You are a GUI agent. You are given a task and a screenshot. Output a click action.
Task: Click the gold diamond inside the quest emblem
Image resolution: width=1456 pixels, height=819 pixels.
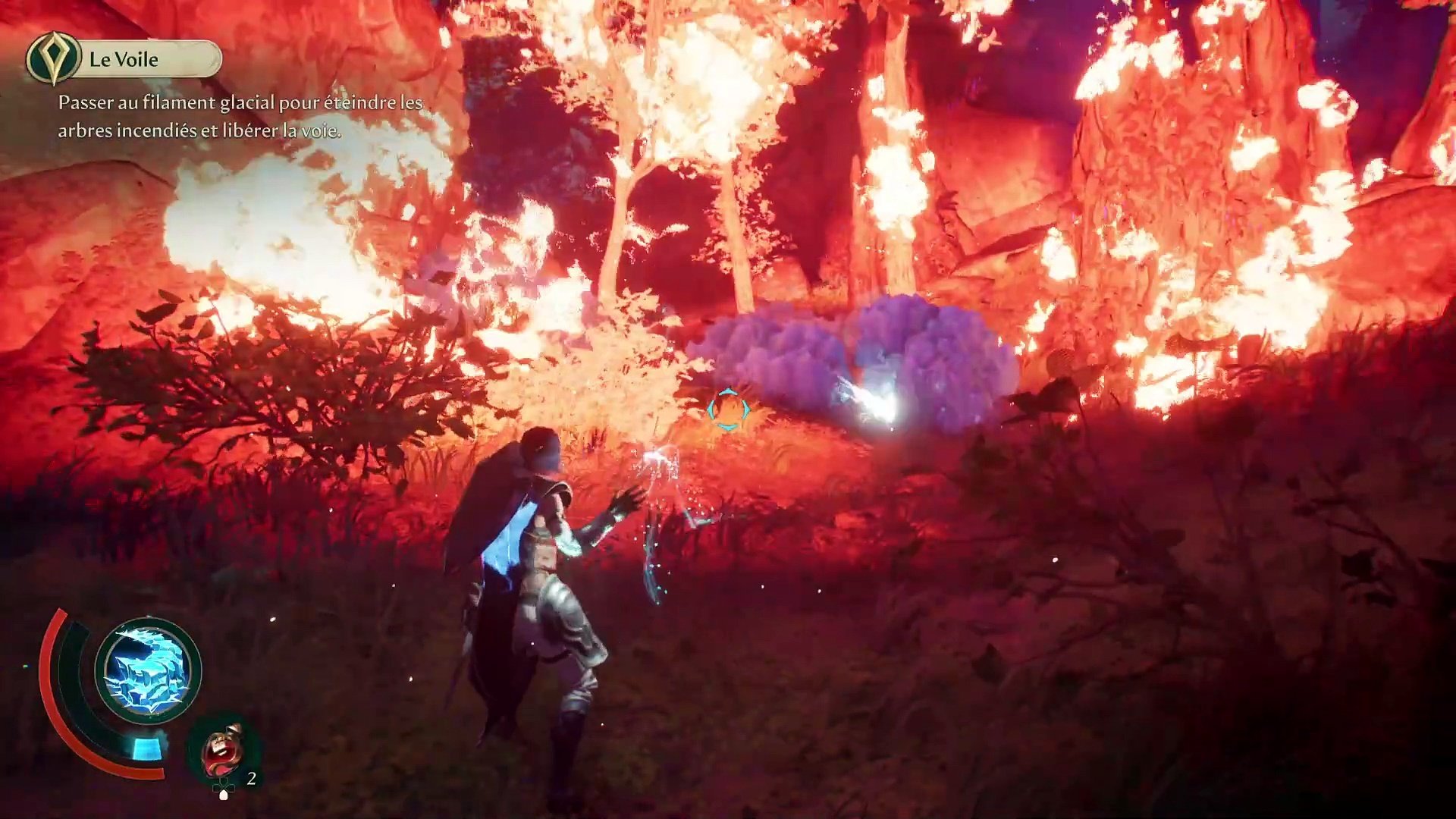pyautogui.click(x=52, y=55)
